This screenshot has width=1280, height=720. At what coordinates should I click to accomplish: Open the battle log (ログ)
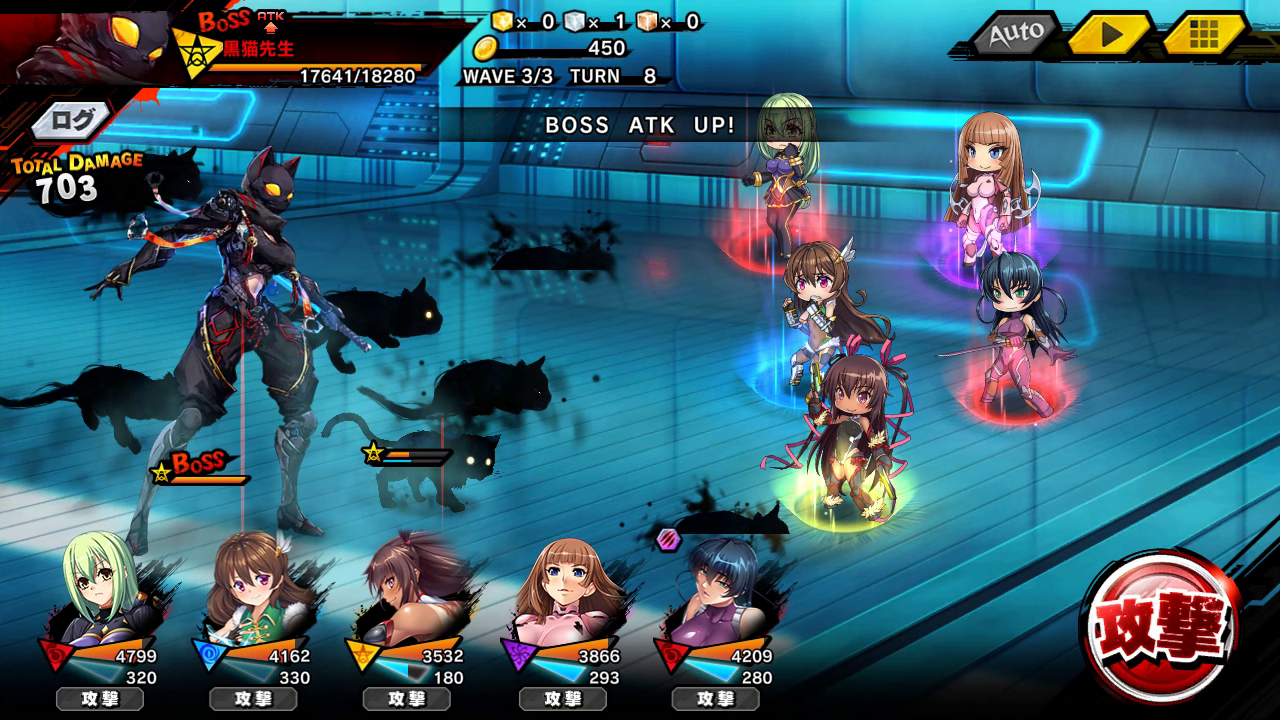pyautogui.click(x=74, y=121)
